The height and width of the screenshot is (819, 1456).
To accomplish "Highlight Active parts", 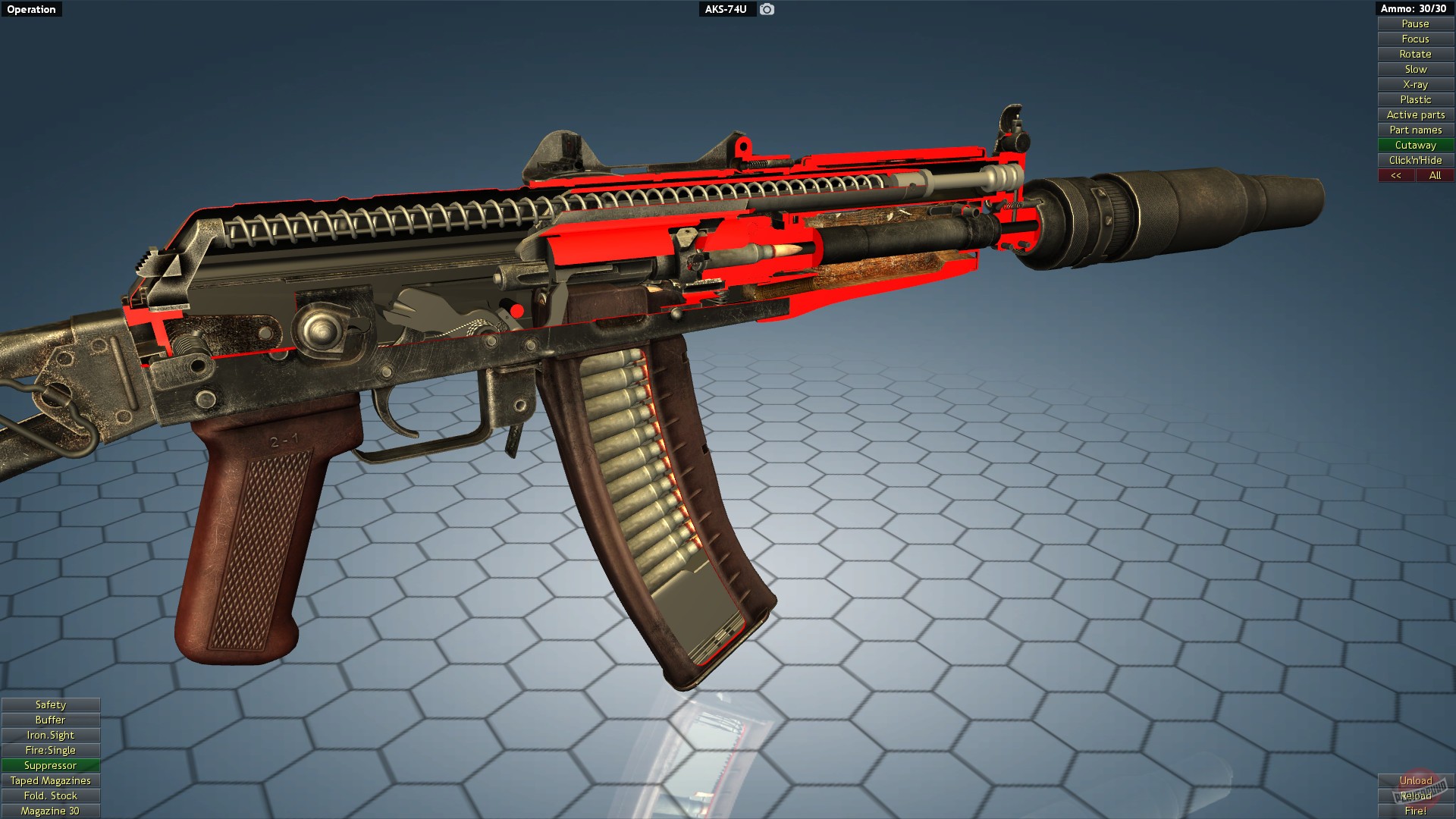I will coord(1414,115).
